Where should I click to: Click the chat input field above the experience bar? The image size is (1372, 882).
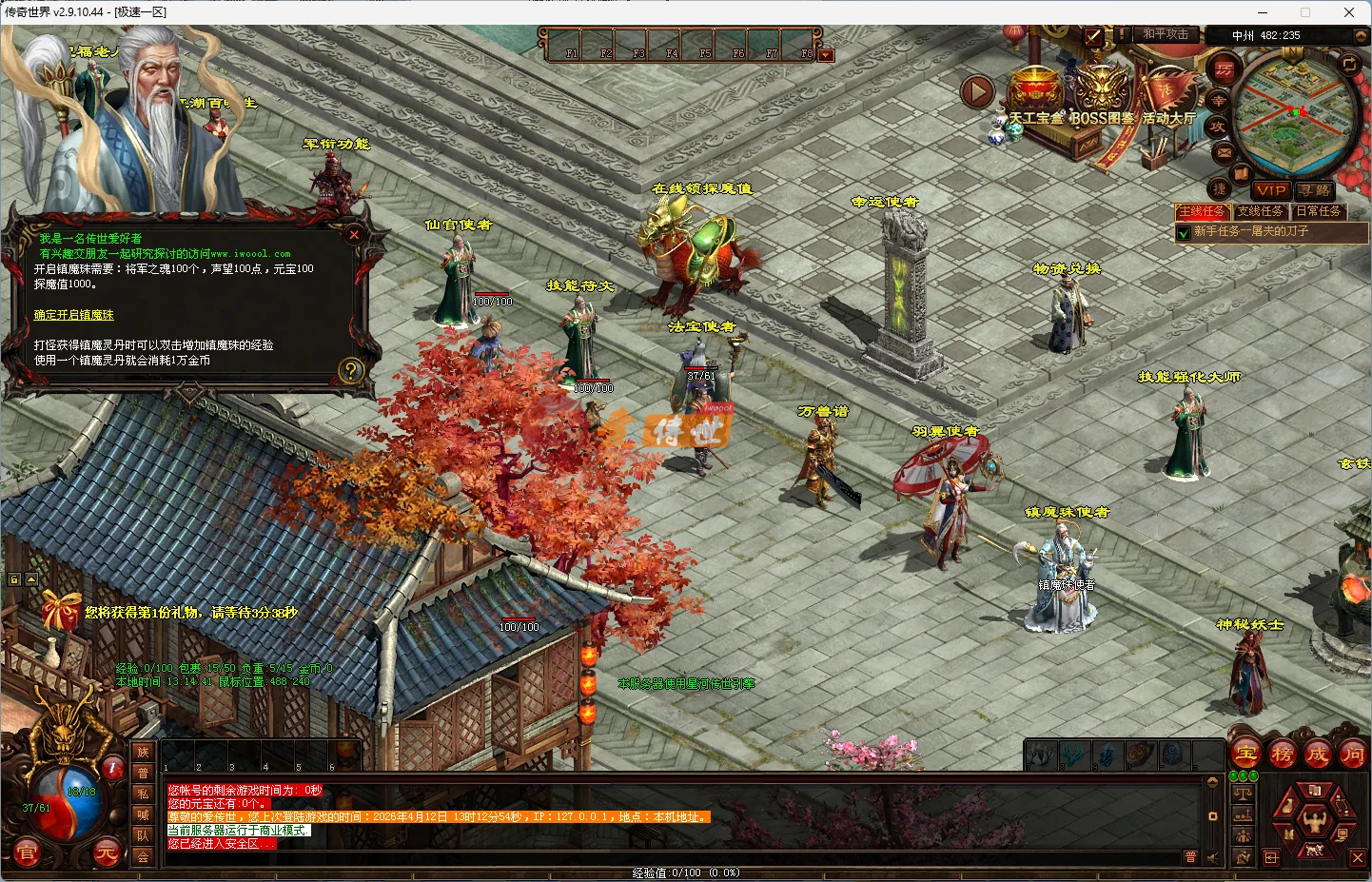666,856
